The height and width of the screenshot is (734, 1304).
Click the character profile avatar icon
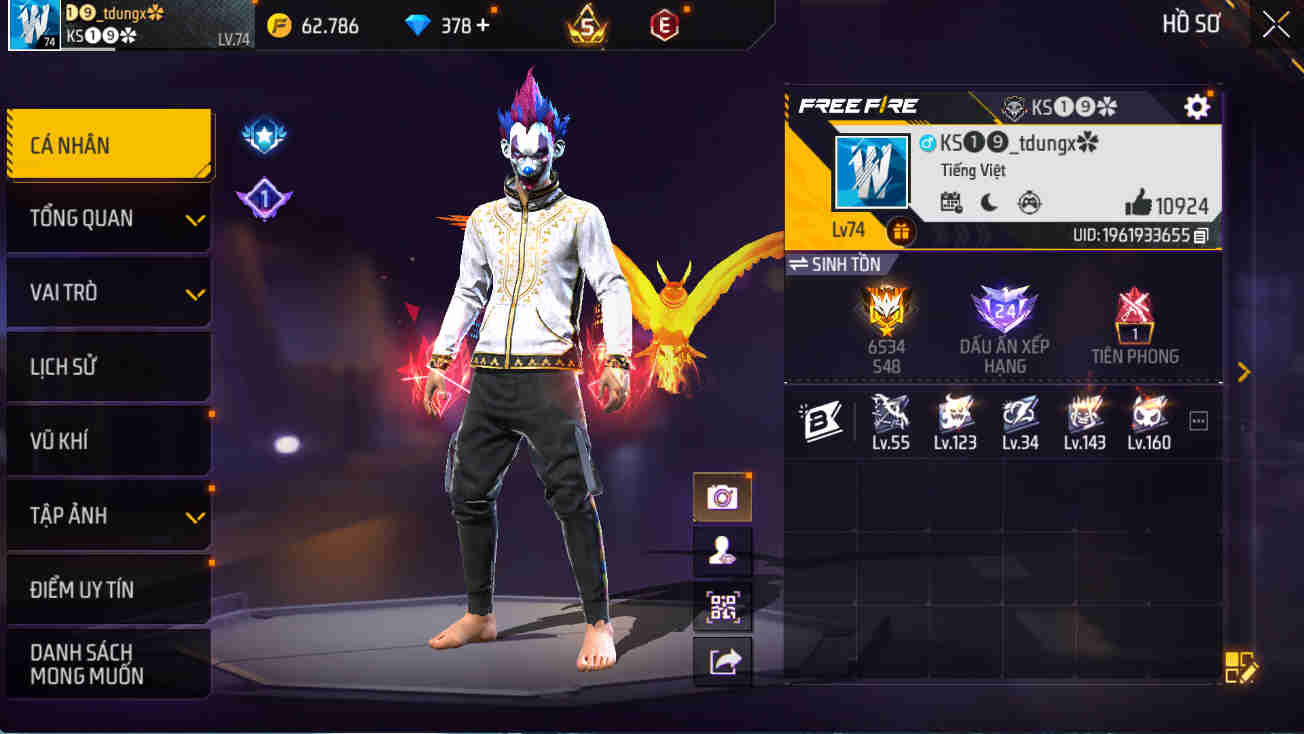[x=722, y=553]
